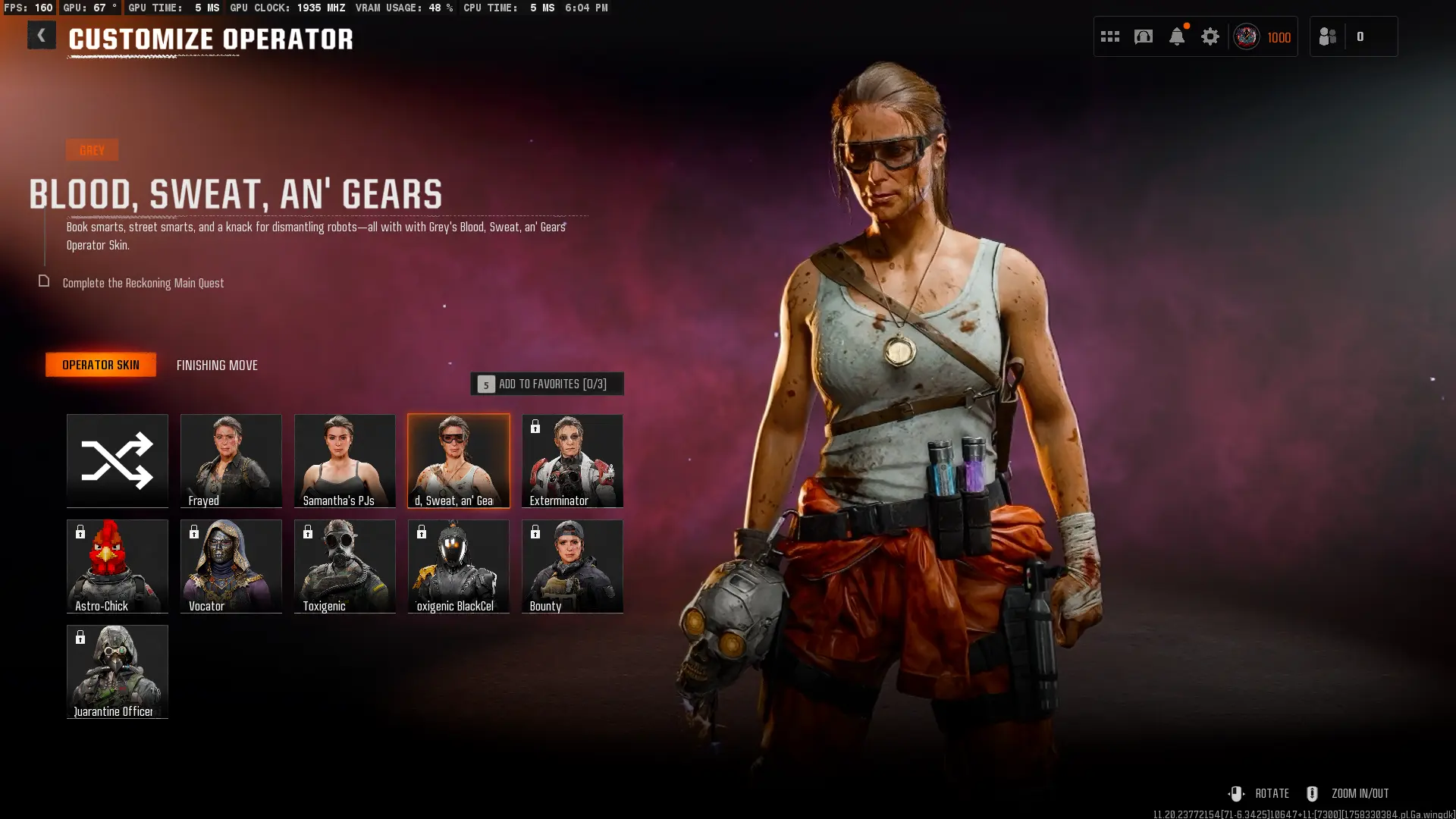Pick the Bounty operator skin
The width and height of the screenshot is (1456, 819).
(573, 566)
